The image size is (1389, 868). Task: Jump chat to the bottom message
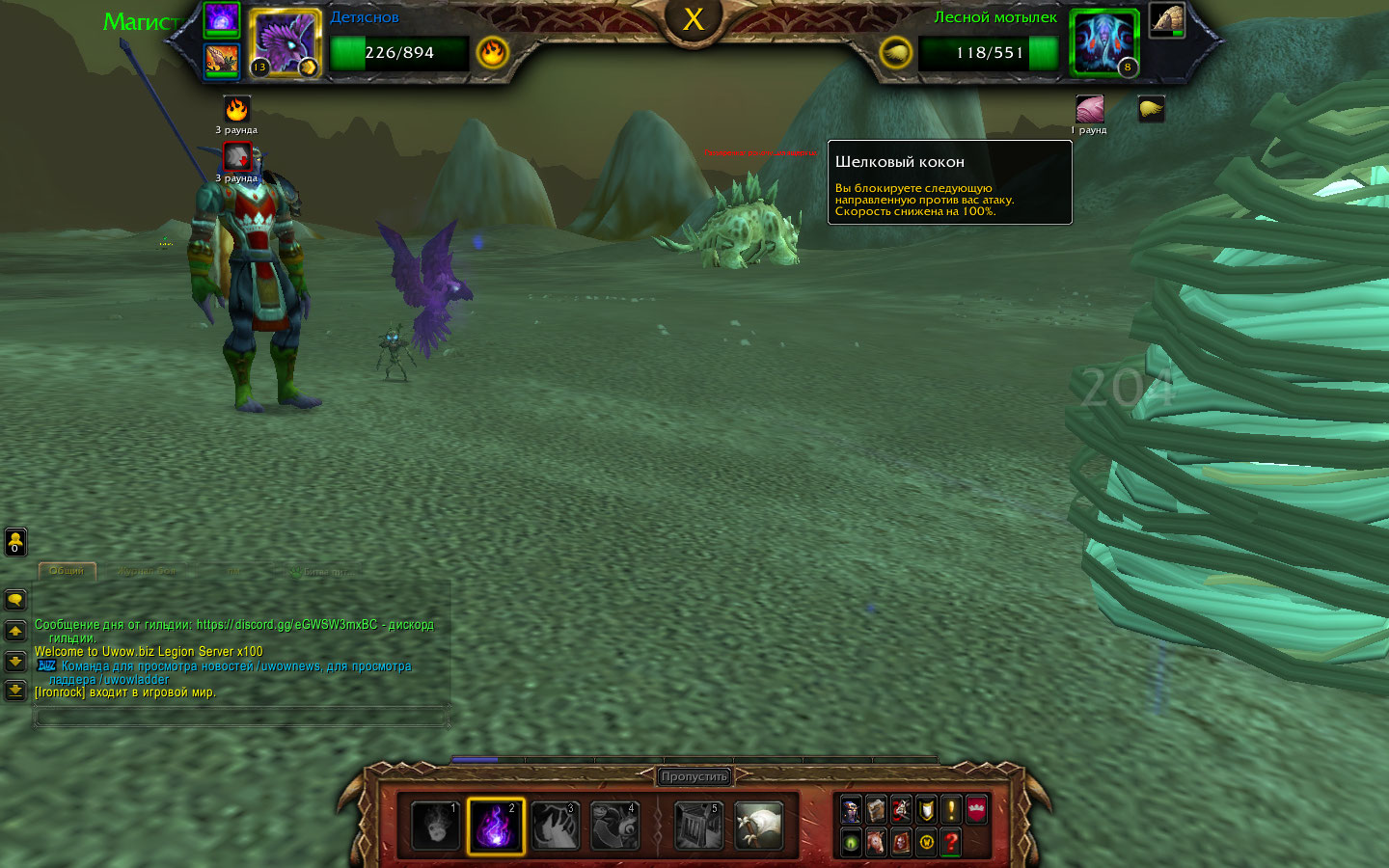click(x=15, y=691)
